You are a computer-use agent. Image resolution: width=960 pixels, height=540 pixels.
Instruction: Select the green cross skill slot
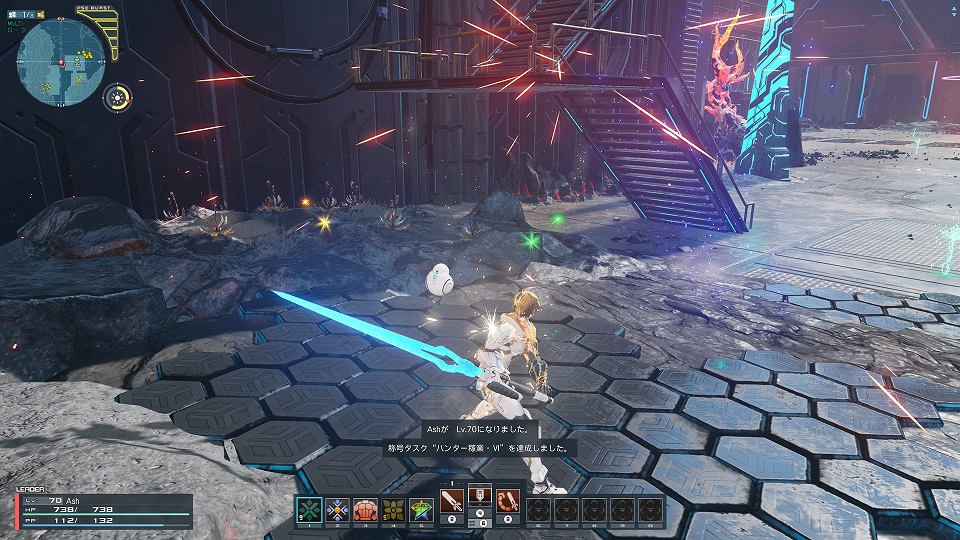[x=309, y=509]
